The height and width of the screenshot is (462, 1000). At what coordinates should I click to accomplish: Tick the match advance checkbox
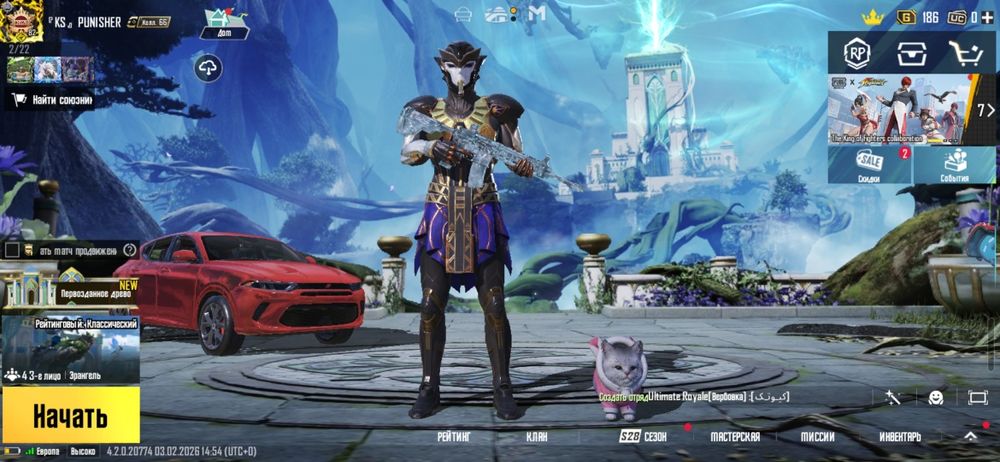(12, 249)
